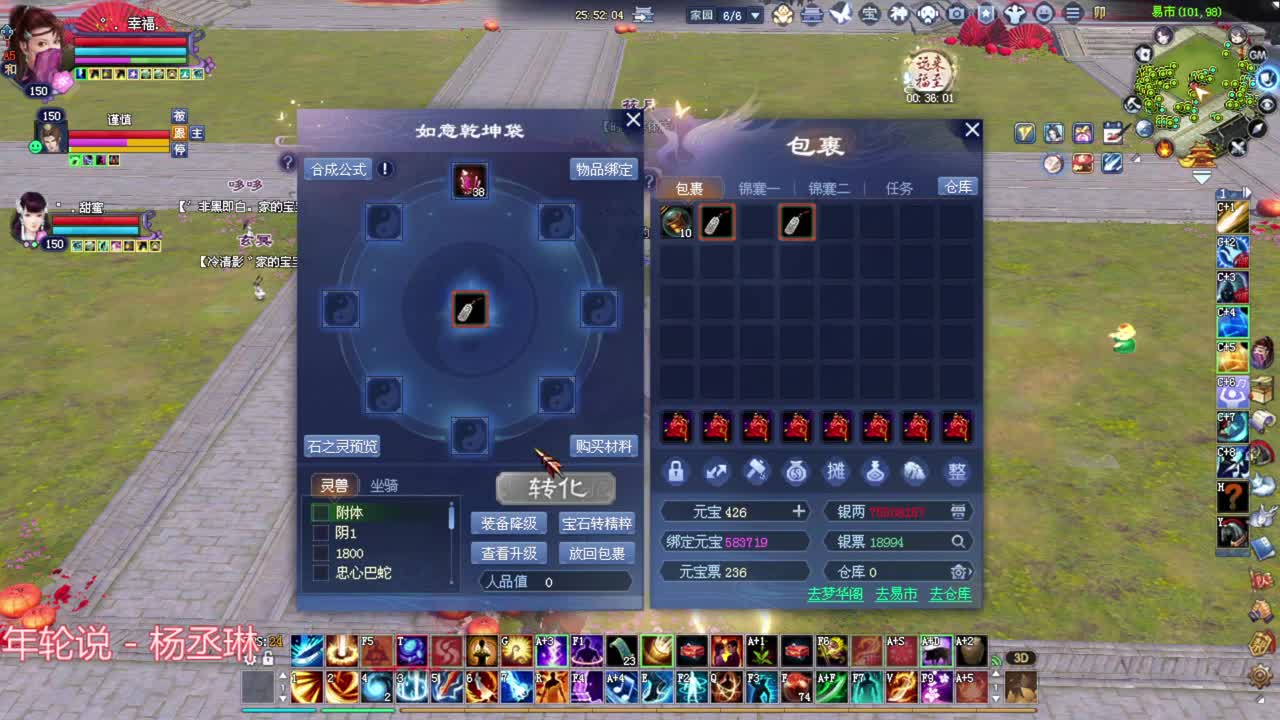
Task: Click the money pouch icon in the bag toolbar
Action: 796,472
